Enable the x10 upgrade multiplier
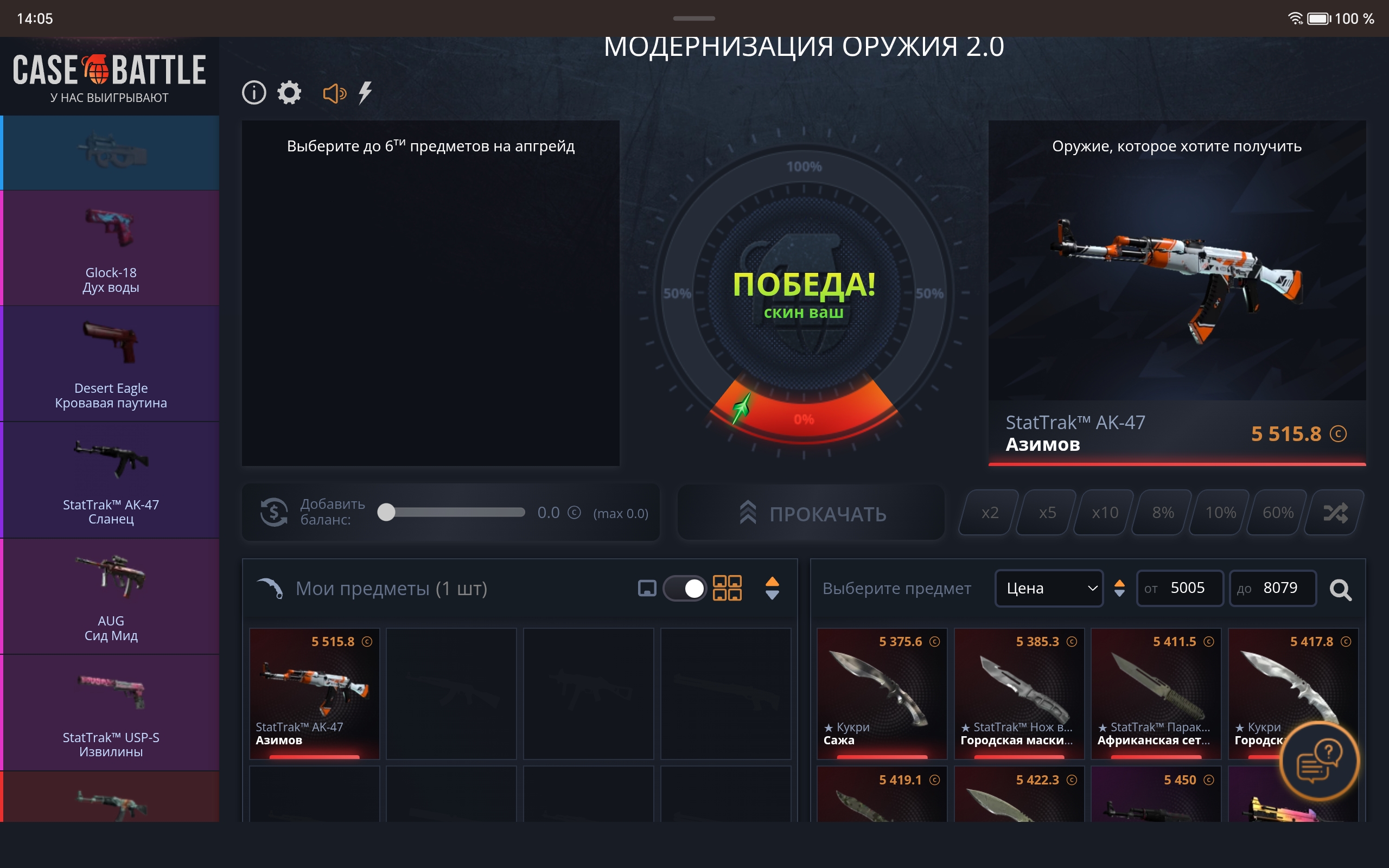1389x868 pixels. (x=1103, y=512)
